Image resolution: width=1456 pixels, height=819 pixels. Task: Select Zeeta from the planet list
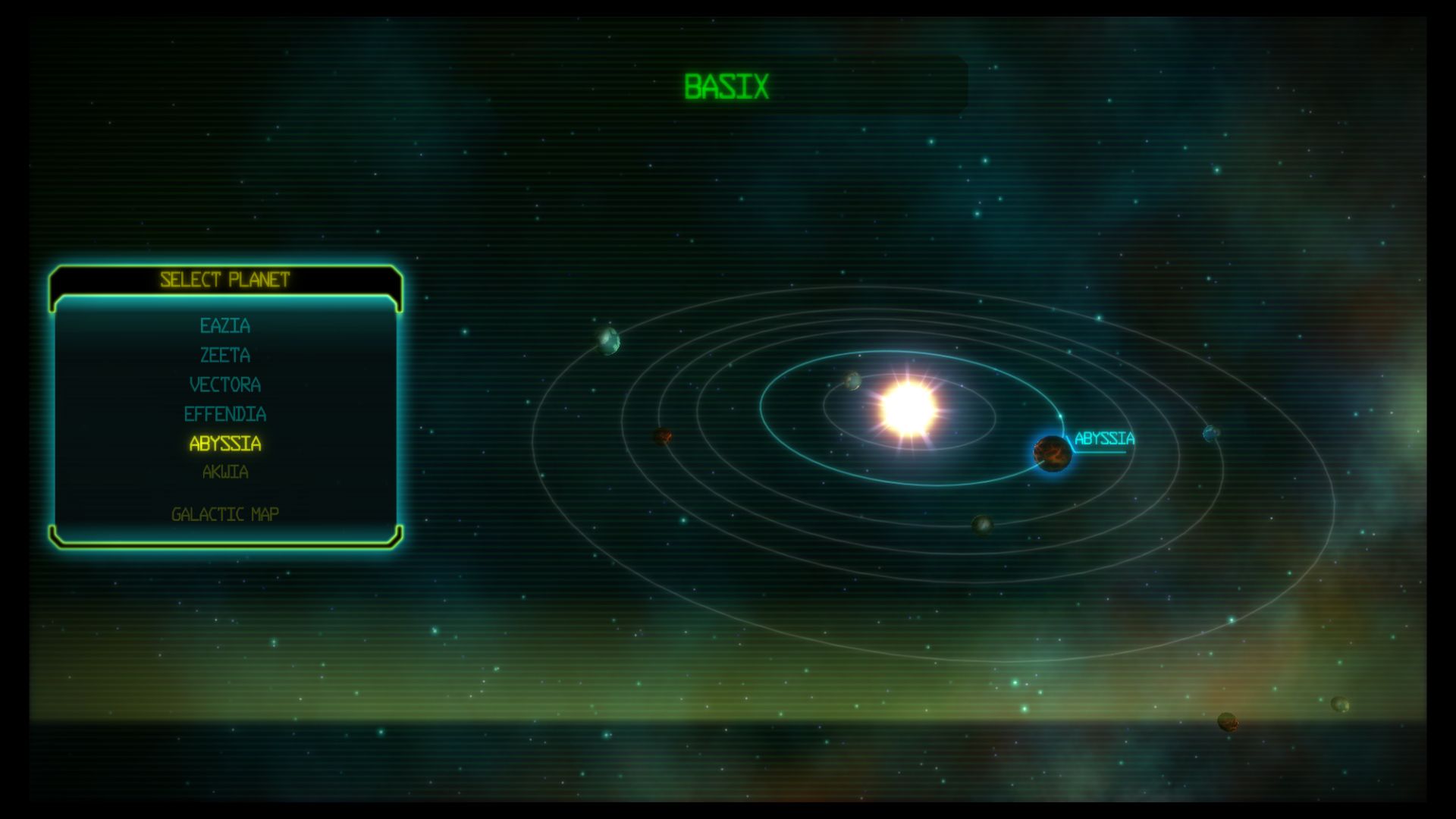227,355
